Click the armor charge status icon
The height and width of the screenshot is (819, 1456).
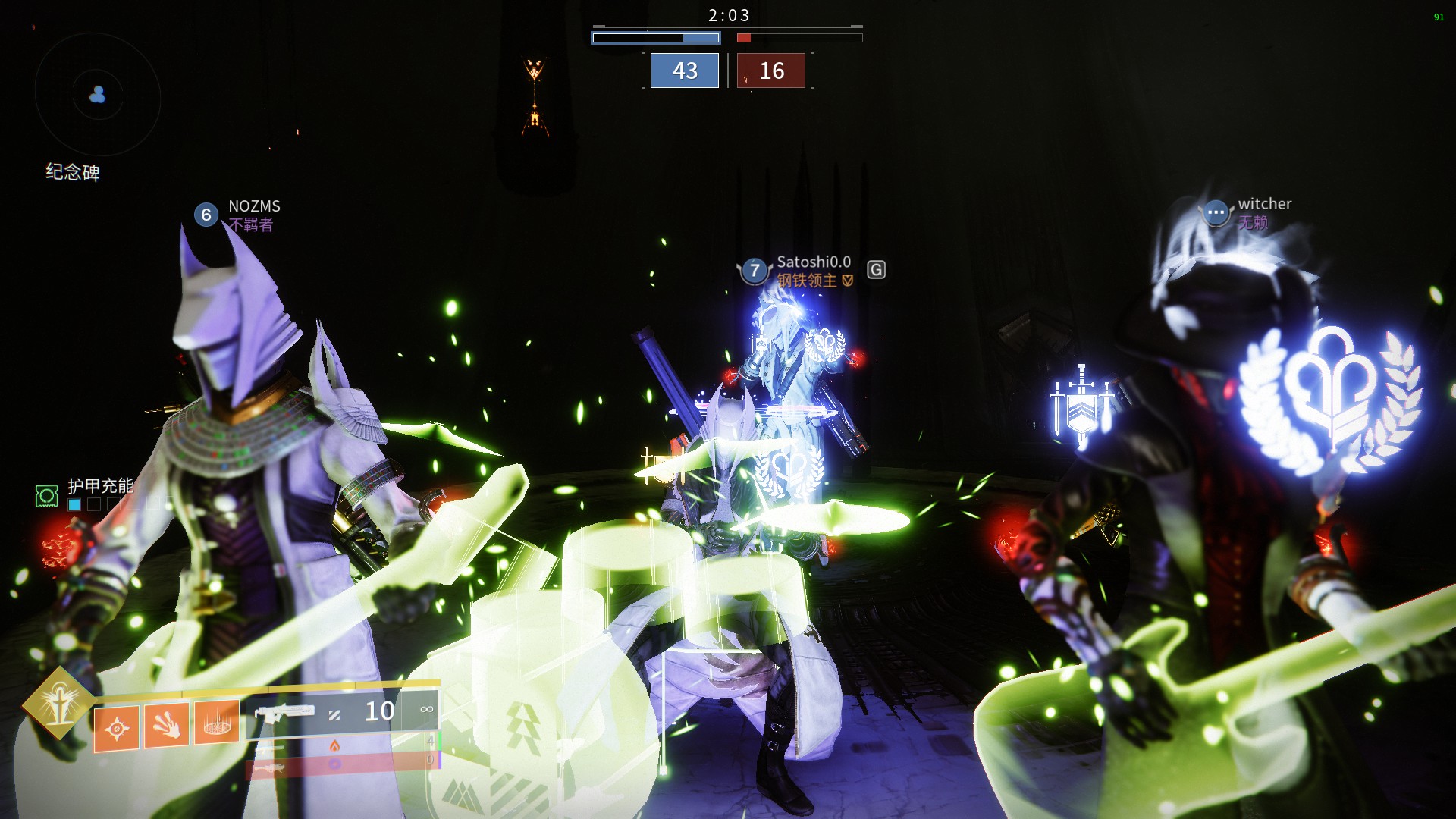point(47,496)
